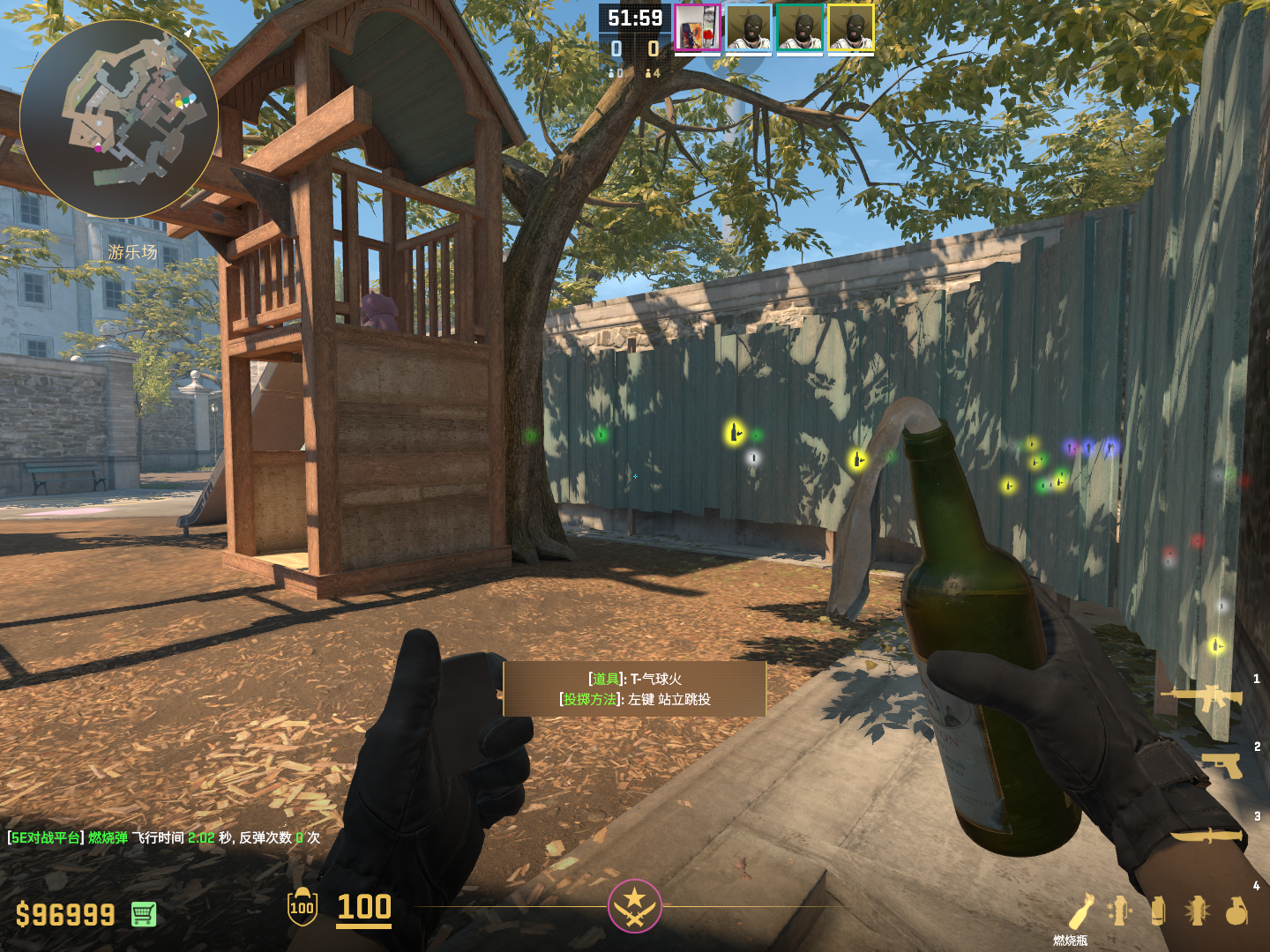The height and width of the screenshot is (952, 1270).
Task: Select the smoke grenade icon
Action: [x=1158, y=911]
